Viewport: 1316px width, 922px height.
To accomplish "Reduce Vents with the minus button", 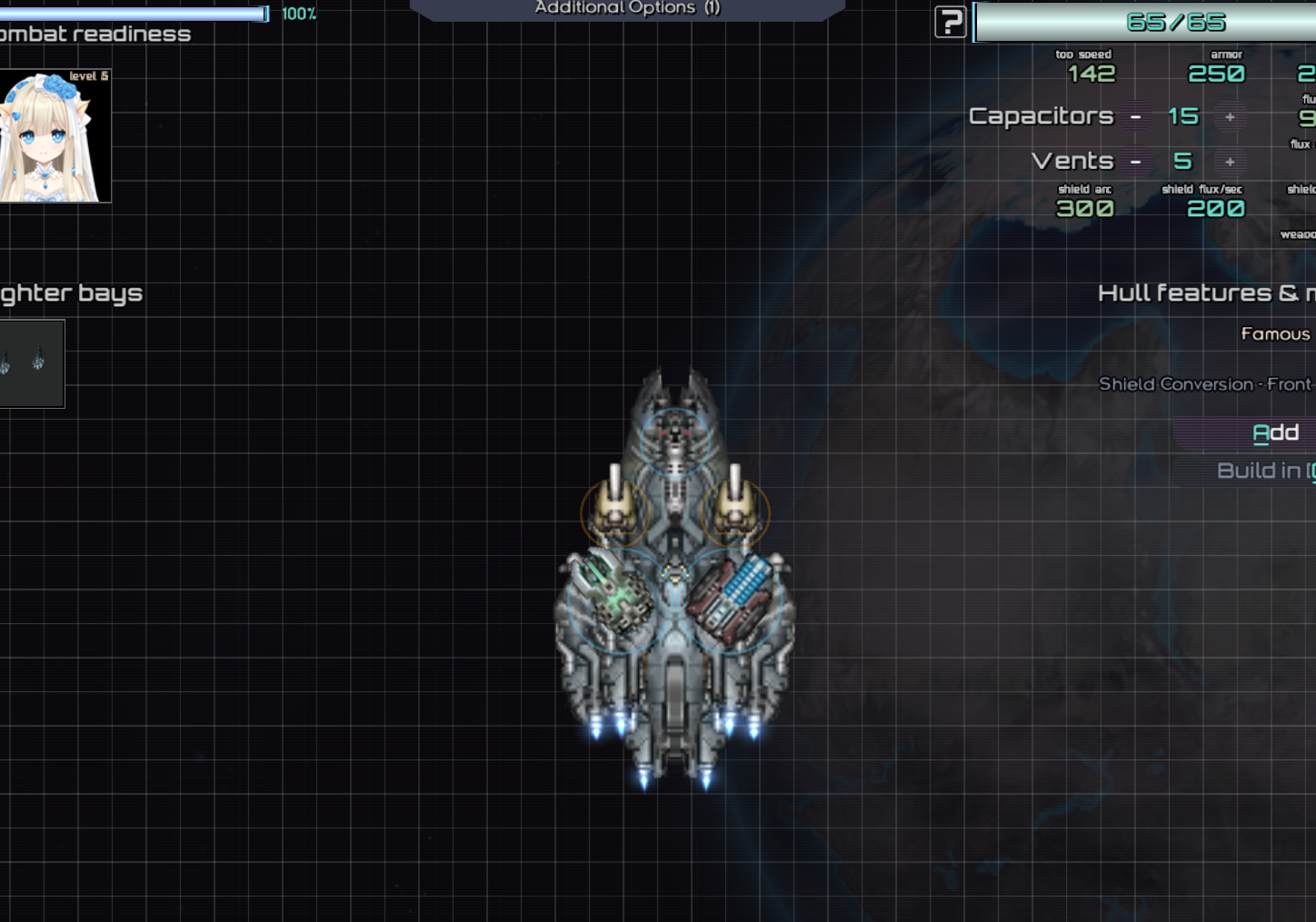I will (x=1135, y=162).
